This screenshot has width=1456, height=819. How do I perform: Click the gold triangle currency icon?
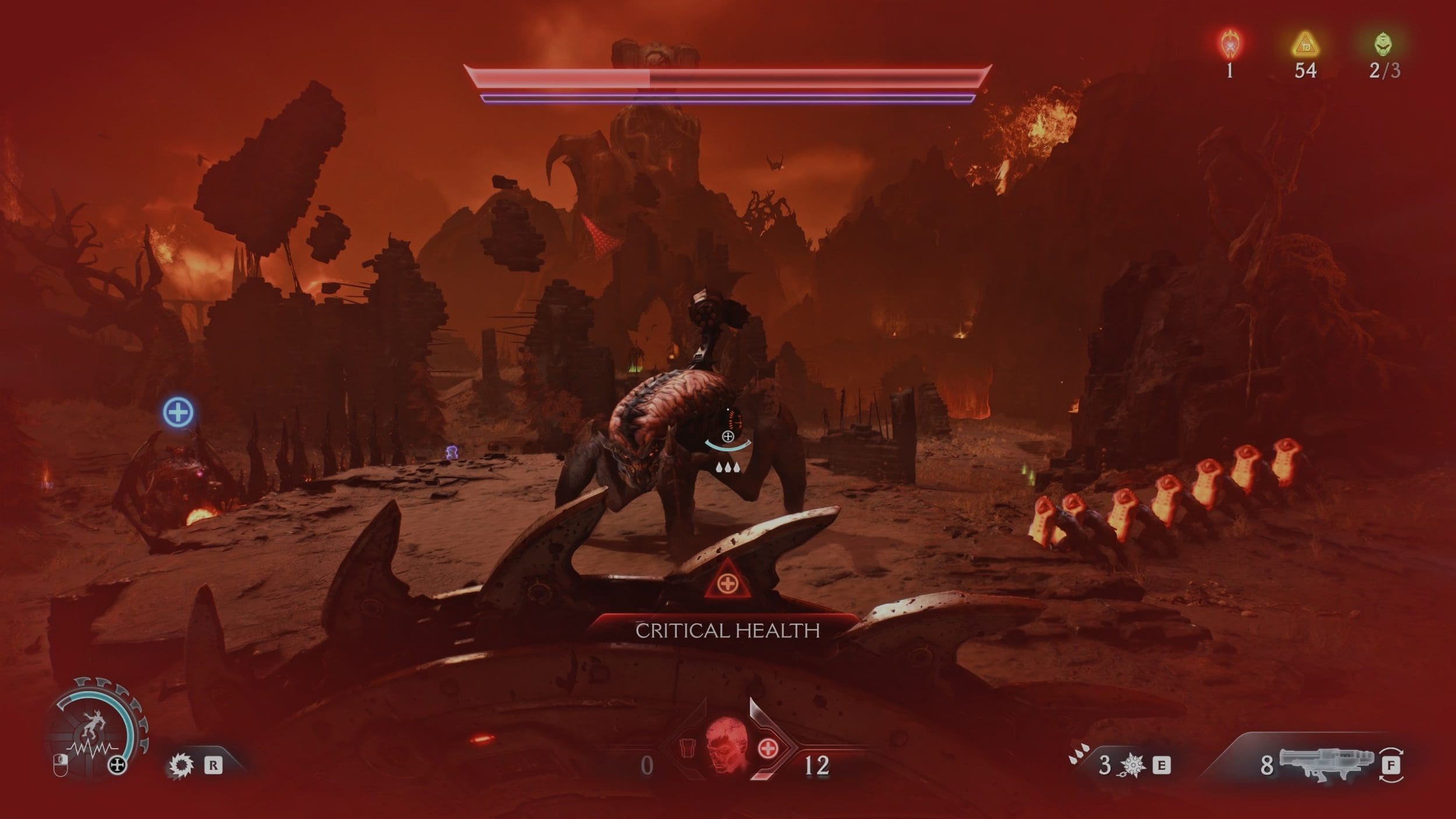(x=1305, y=45)
